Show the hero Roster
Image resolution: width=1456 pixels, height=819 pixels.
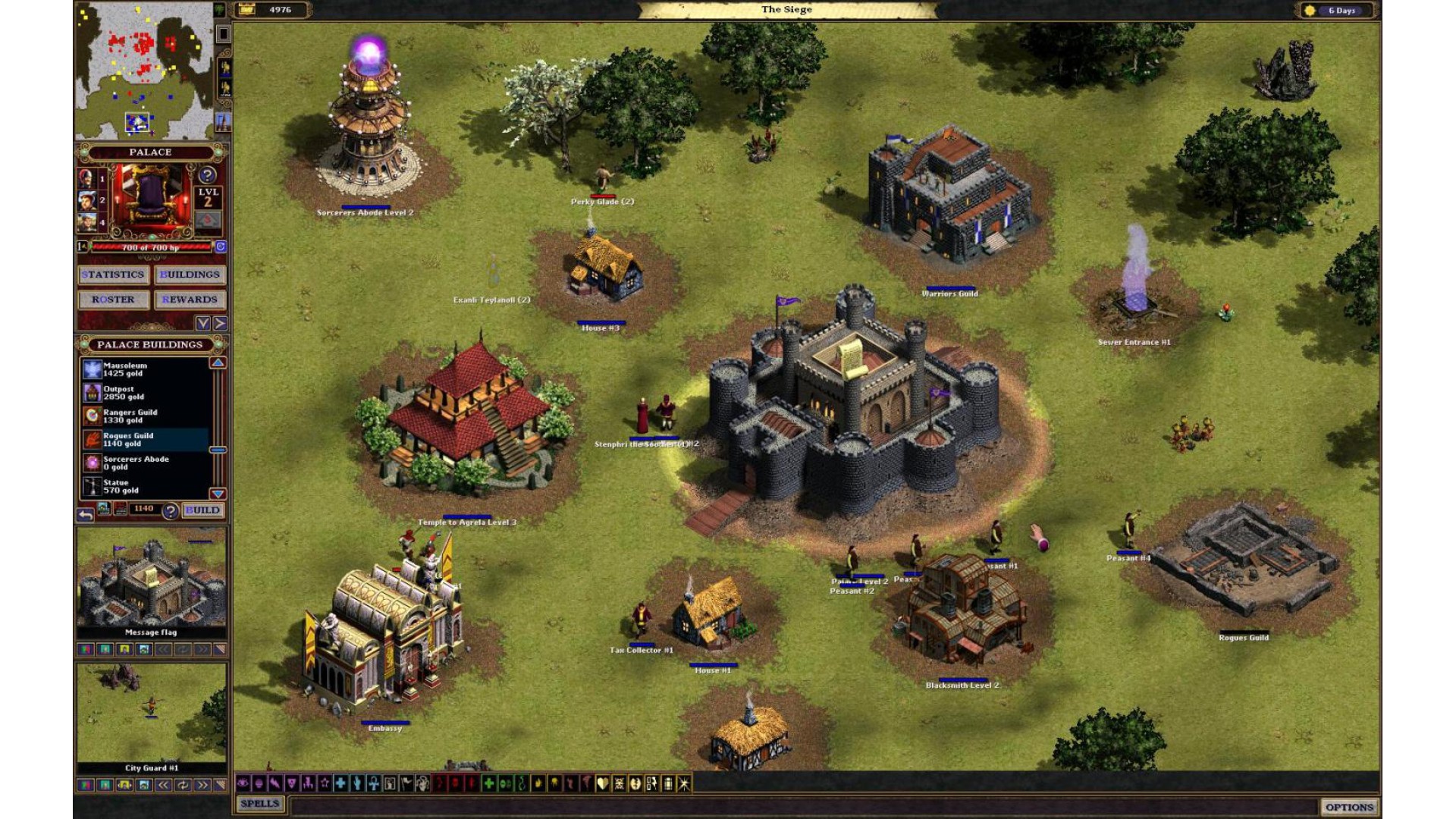(x=113, y=300)
